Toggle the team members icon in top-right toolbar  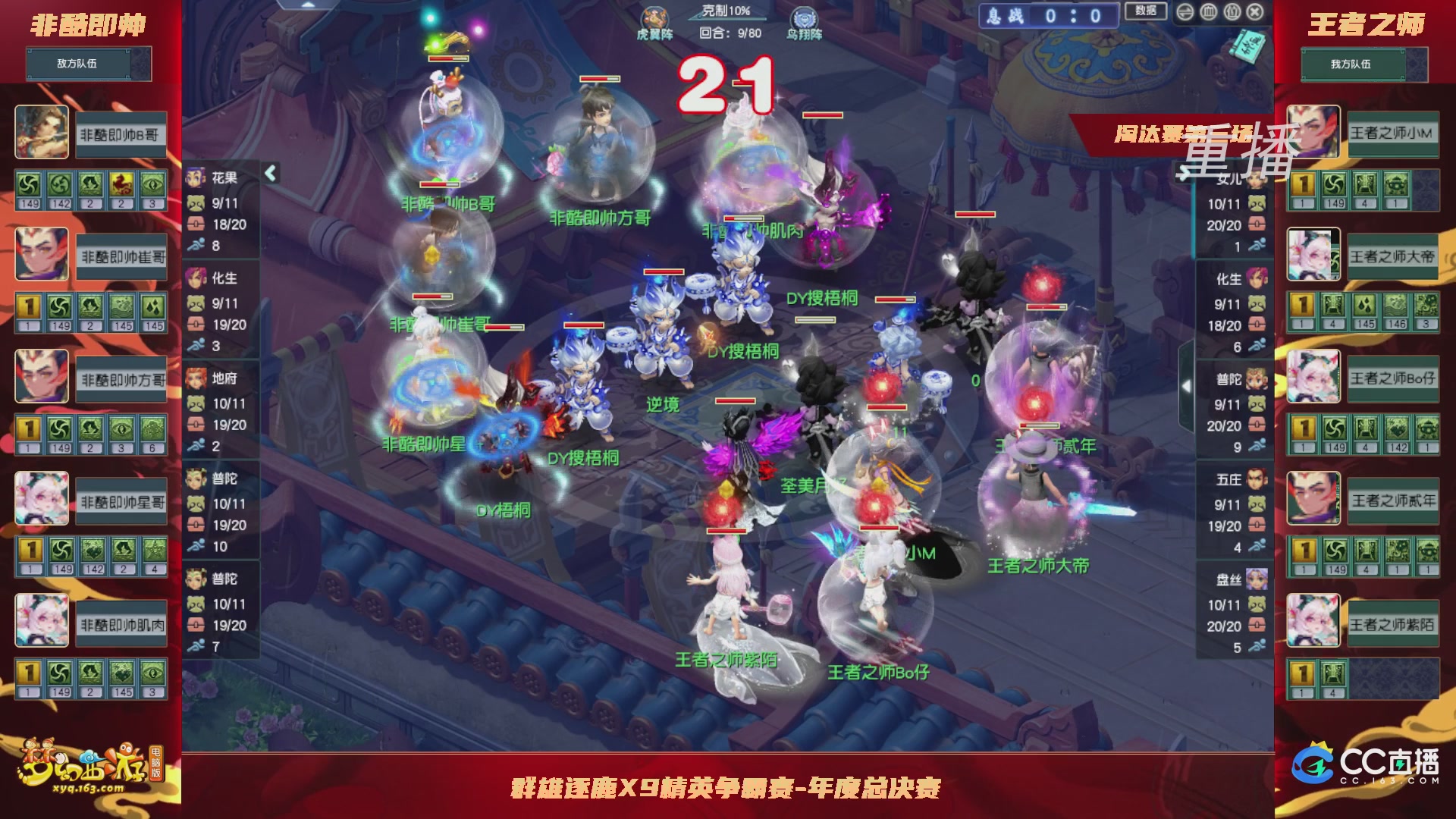pos(1232,12)
